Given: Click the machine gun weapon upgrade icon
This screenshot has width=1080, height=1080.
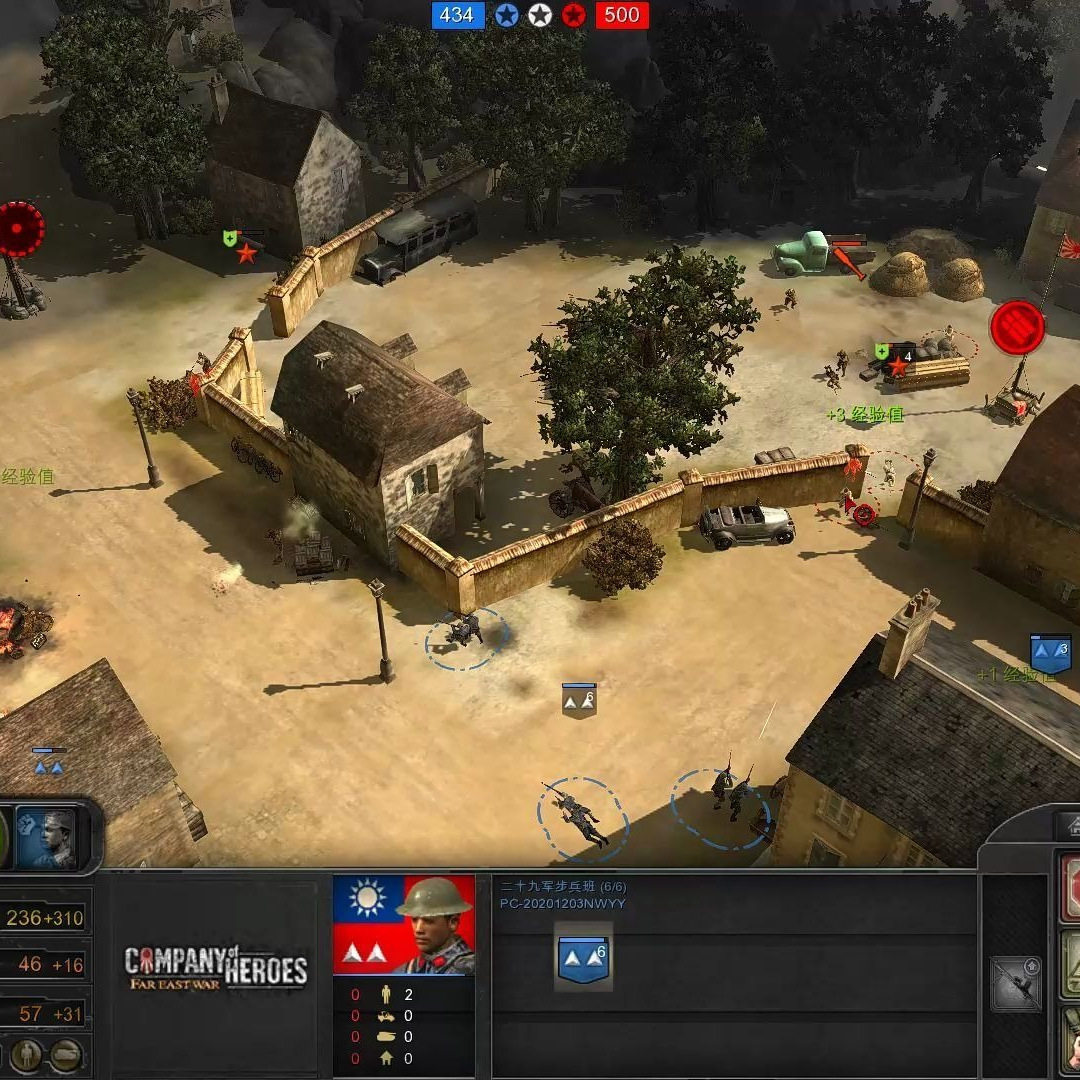Looking at the screenshot, I should point(1016,983).
